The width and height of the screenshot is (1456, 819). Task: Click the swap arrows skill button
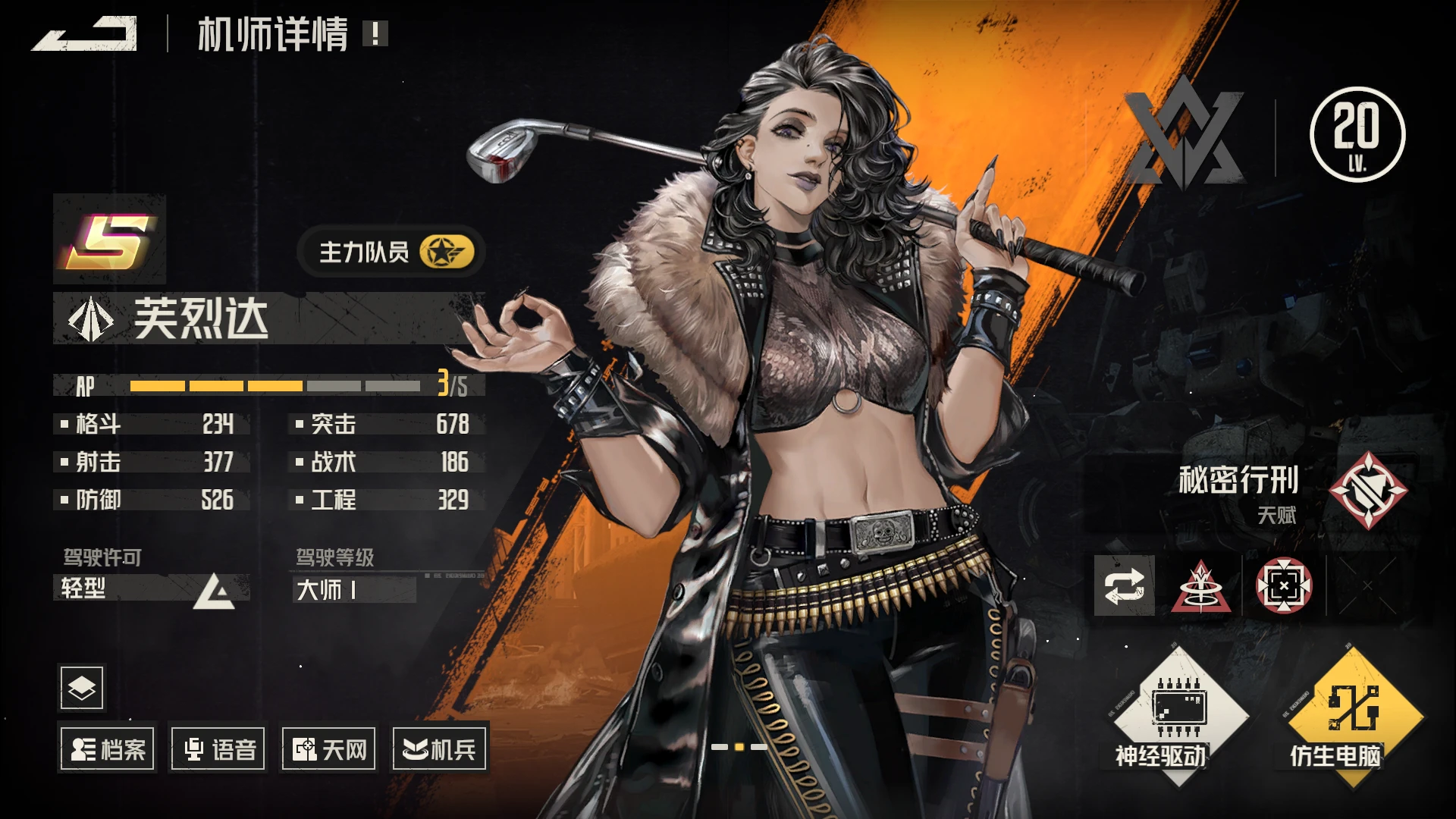pos(1125,585)
